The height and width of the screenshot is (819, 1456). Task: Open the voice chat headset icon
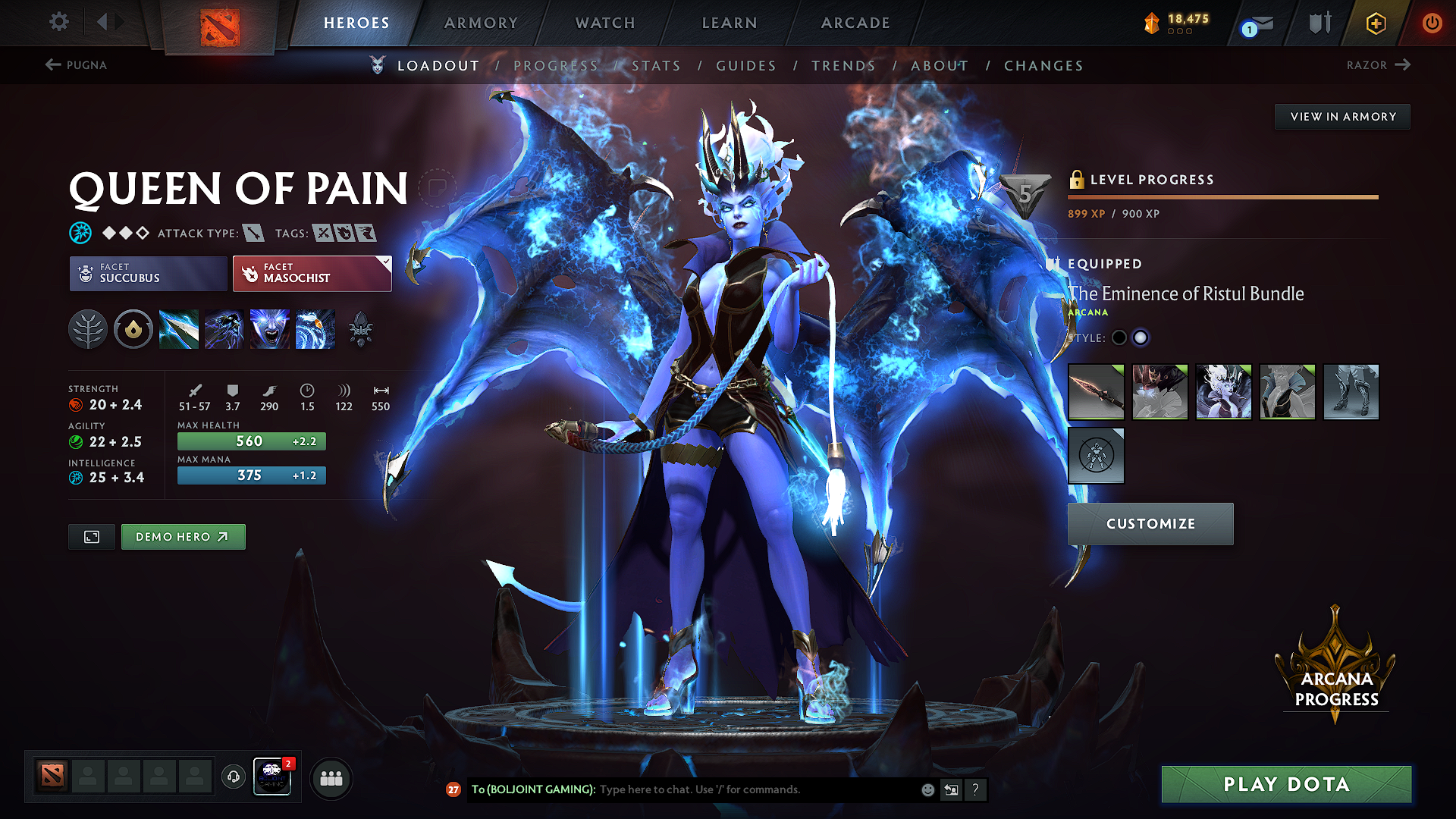coord(233,777)
